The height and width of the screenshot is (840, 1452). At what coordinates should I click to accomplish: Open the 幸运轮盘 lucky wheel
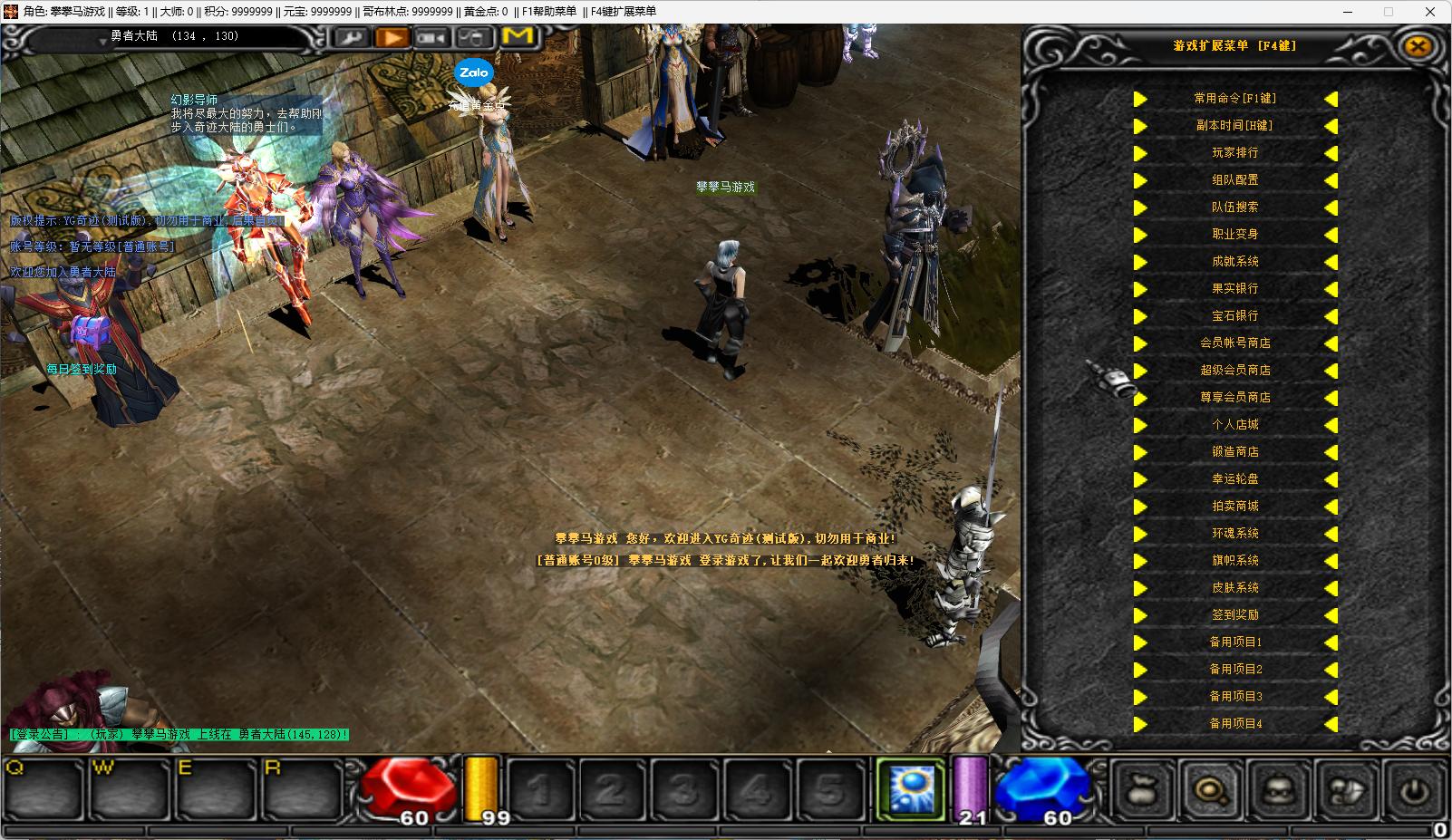pos(1234,479)
